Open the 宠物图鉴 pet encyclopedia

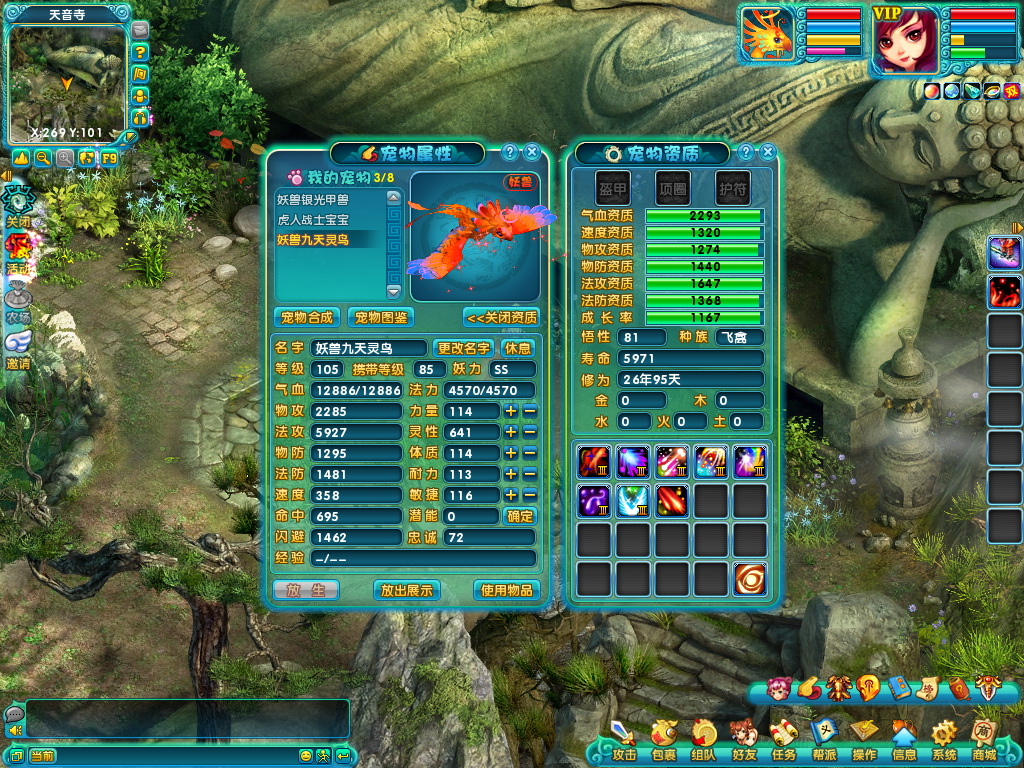[383, 318]
